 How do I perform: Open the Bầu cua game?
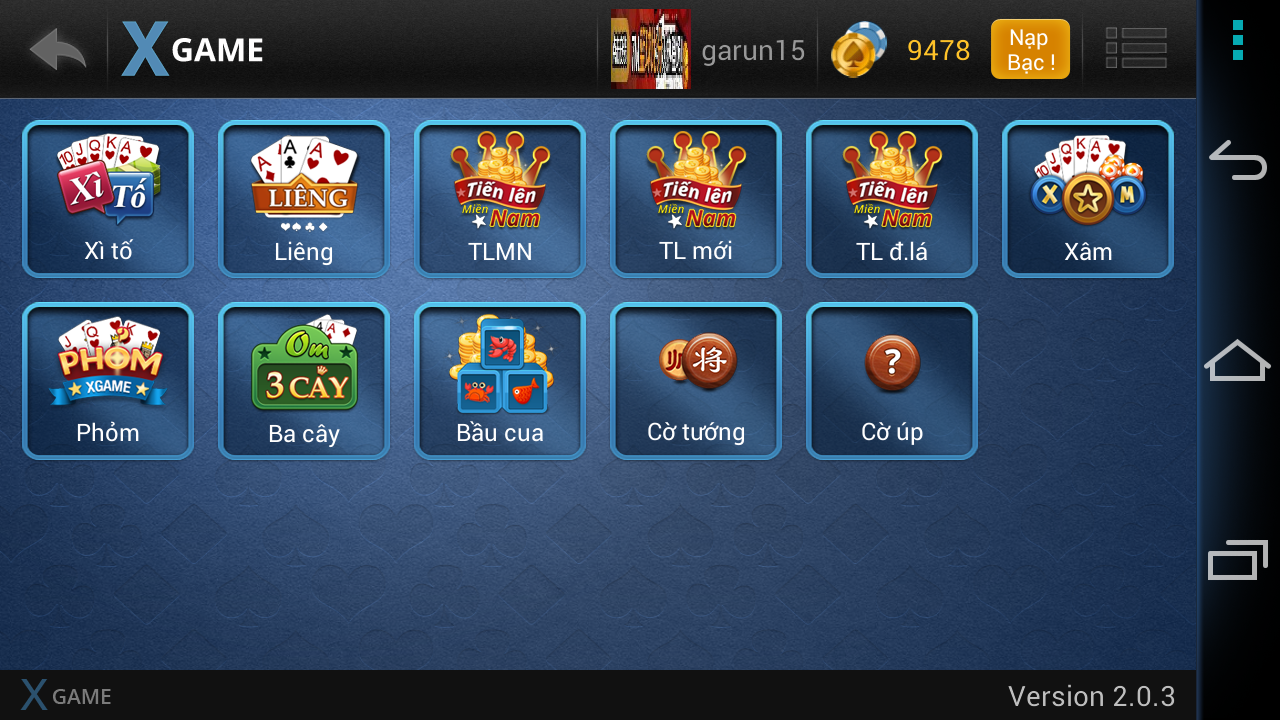point(499,380)
